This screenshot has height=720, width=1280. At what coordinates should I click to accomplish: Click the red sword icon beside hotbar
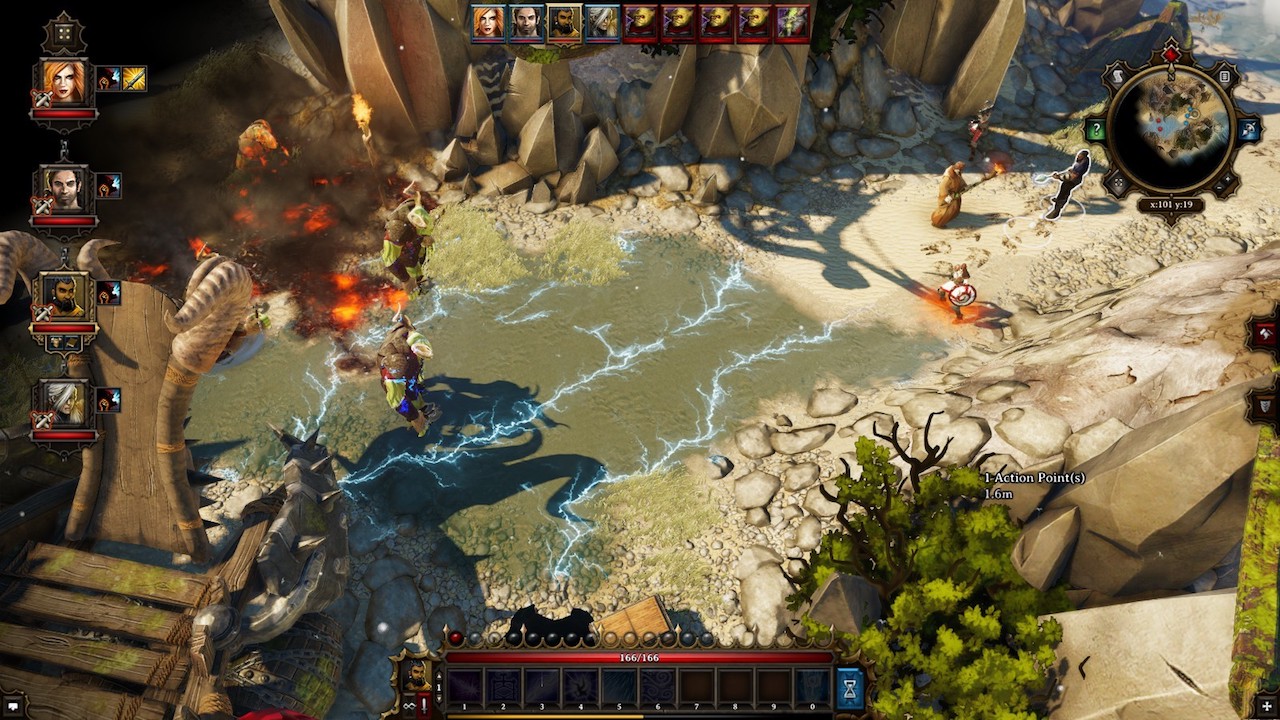424,705
